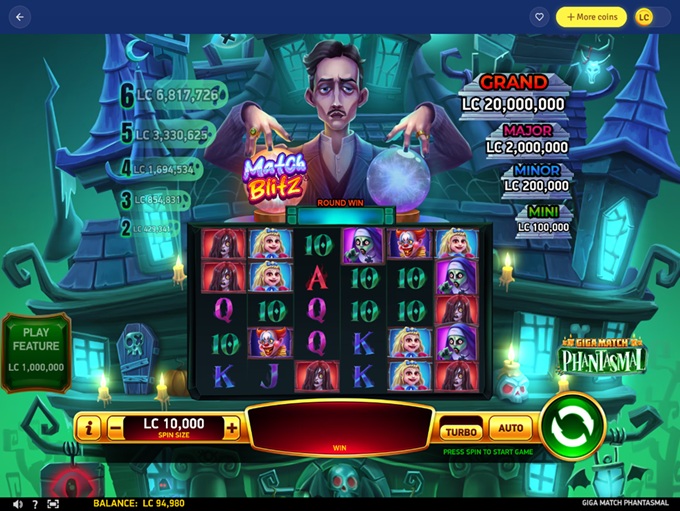
Task: Buy the Play Feature for LC 1,000,000
Action: point(36,349)
